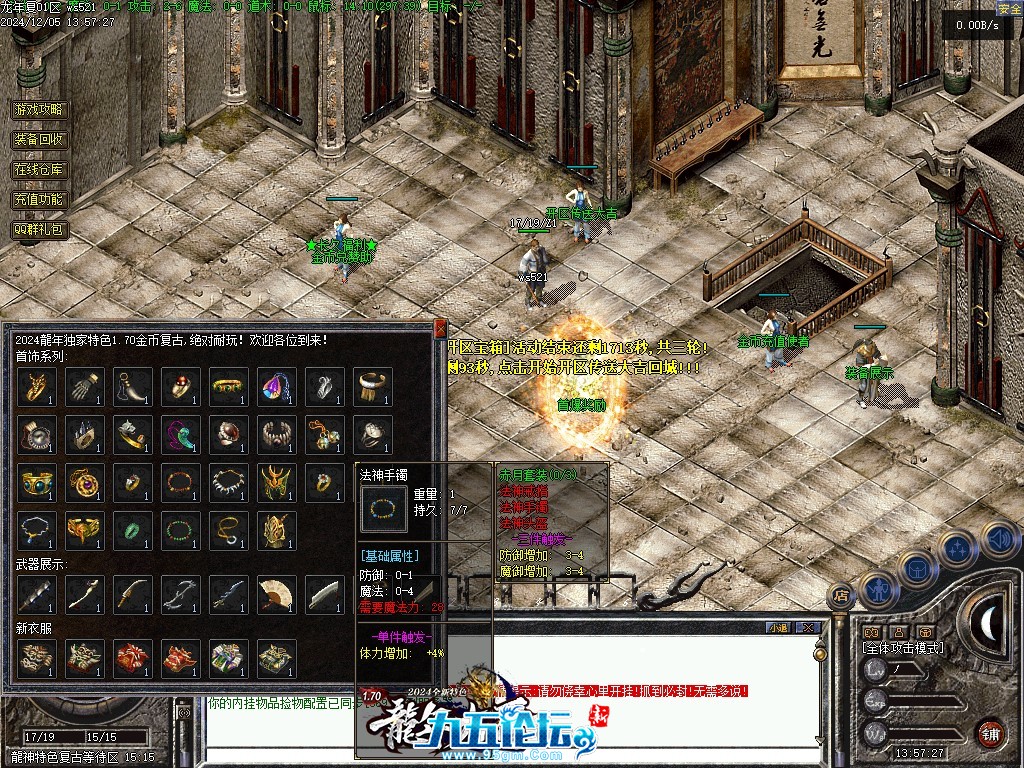Pick the folding fan weapon slot

coord(276,595)
